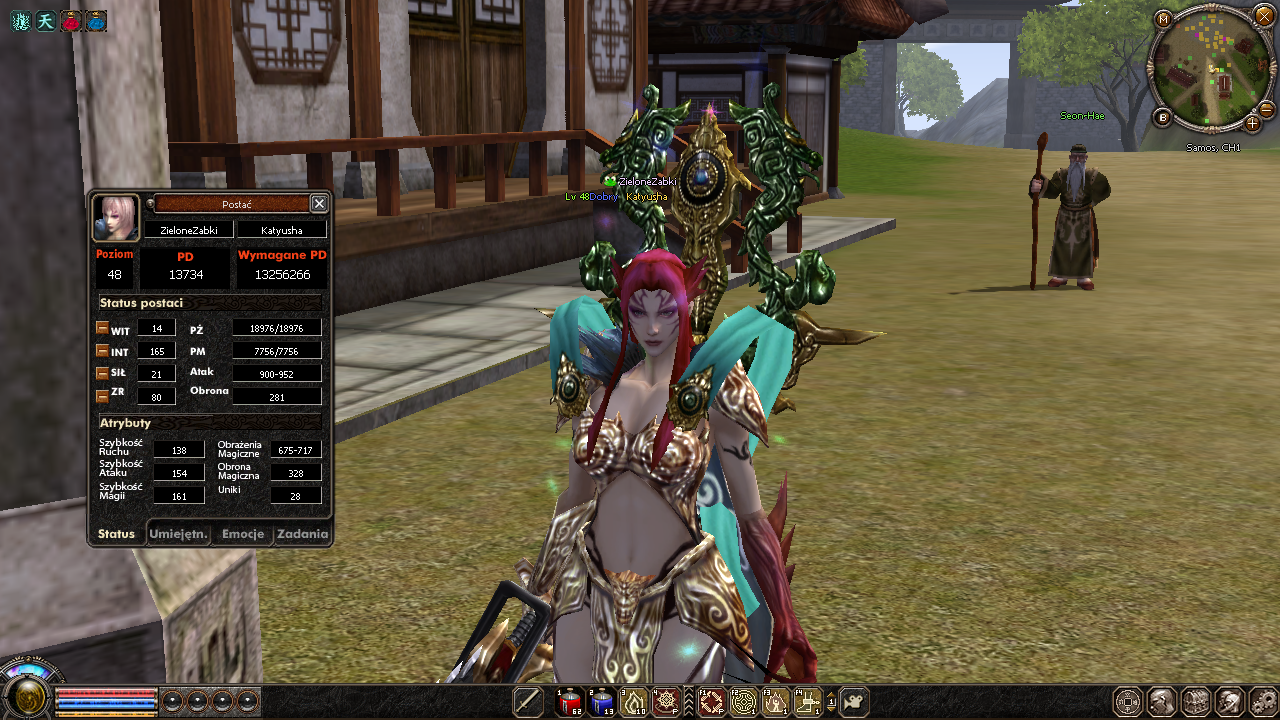The width and height of the screenshot is (1280, 720).
Task: Use the blue mana potion slot
Action: point(601,702)
